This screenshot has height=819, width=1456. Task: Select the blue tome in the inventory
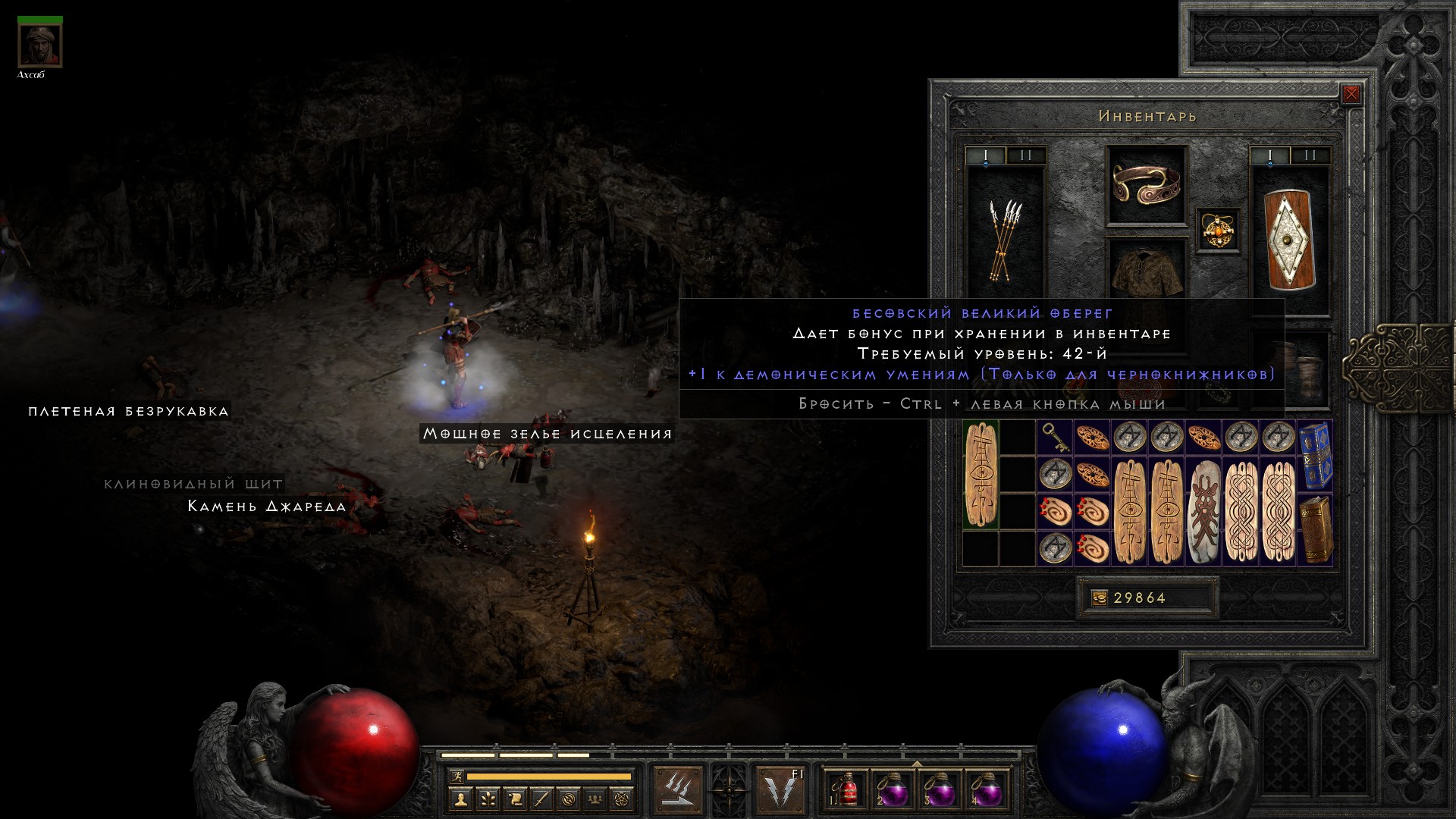tap(1315, 457)
